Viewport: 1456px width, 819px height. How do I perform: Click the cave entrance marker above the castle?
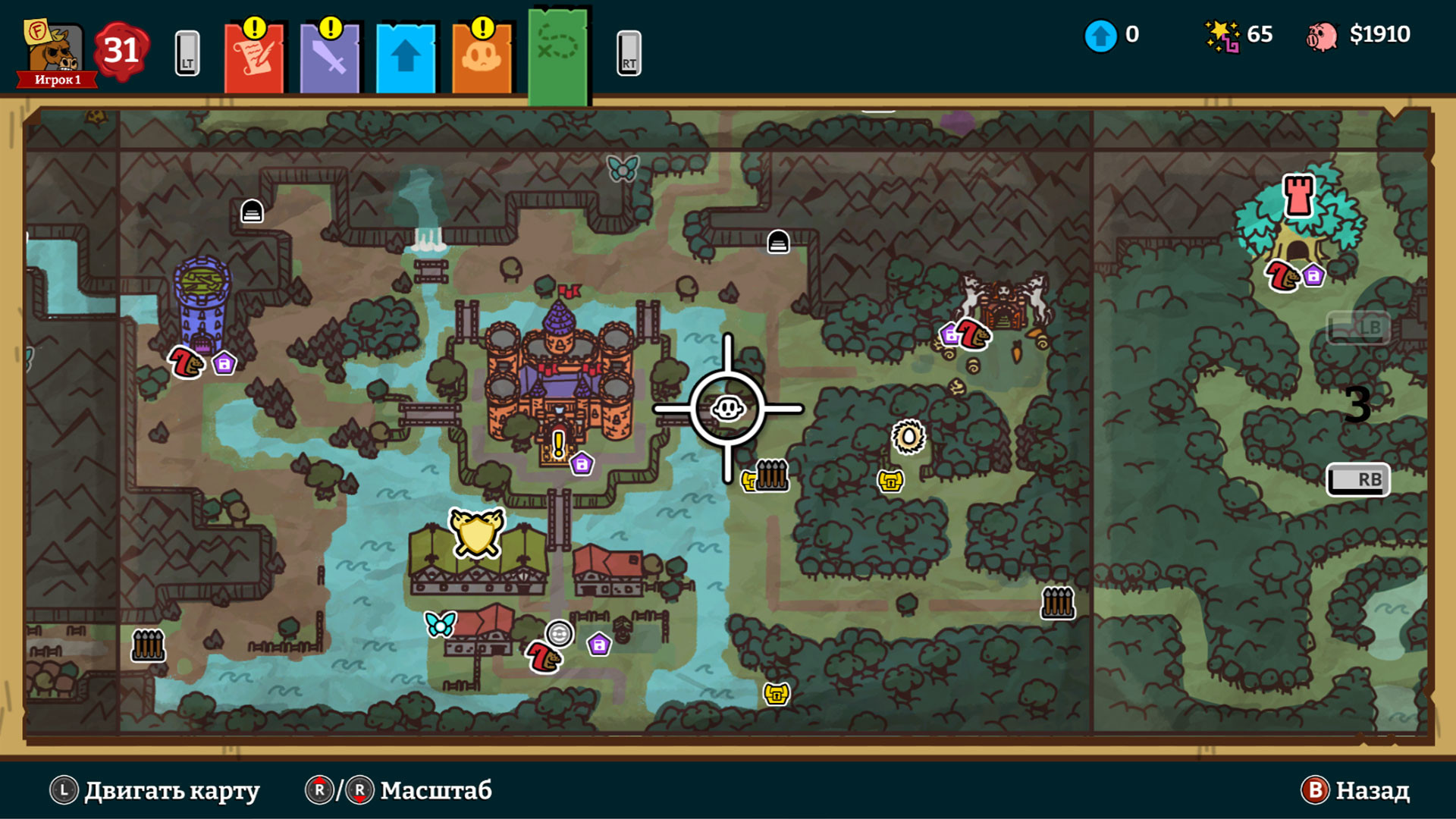coord(778,242)
